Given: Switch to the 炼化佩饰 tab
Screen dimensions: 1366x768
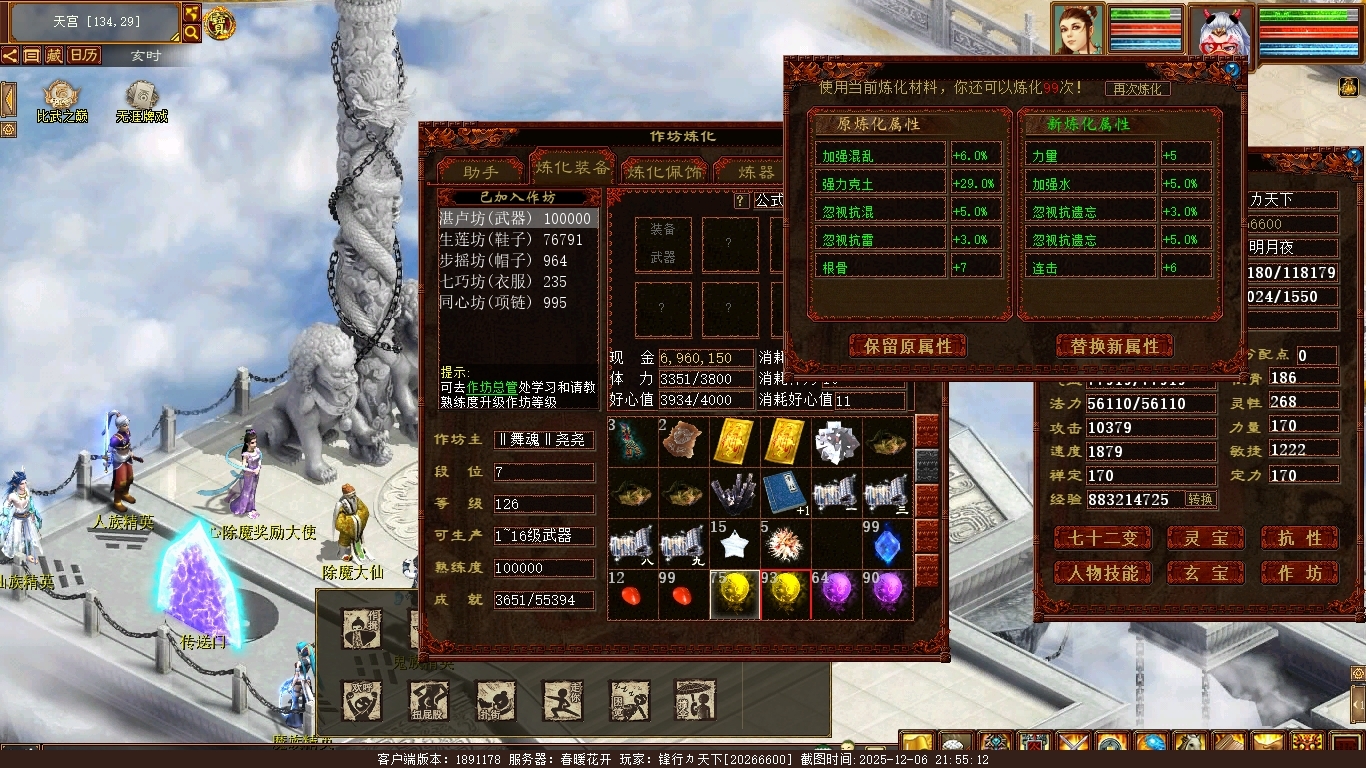Looking at the screenshot, I should pos(665,171).
